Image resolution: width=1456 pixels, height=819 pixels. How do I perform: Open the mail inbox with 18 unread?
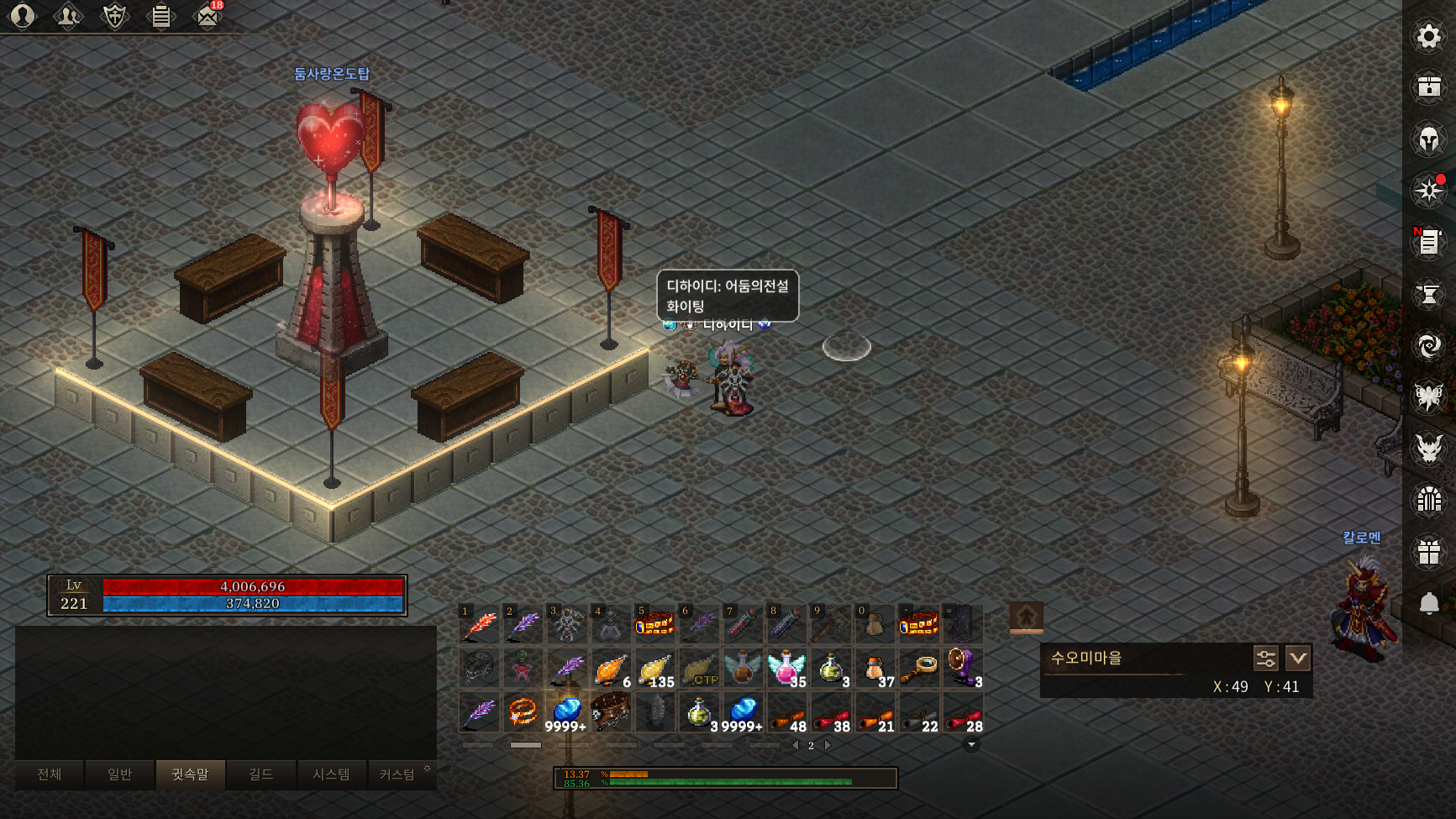pos(208,16)
